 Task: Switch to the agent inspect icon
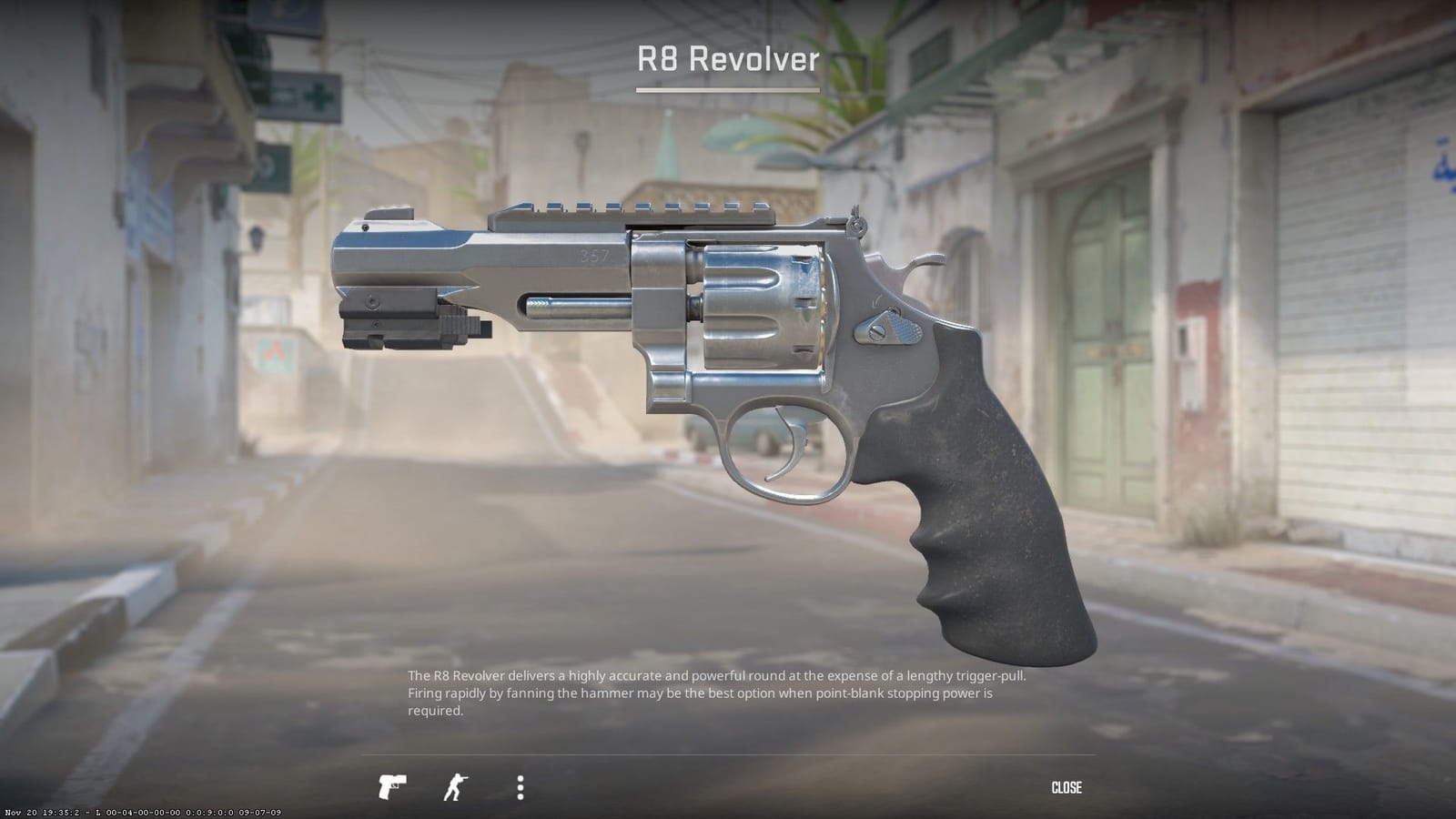[x=453, y=787]
